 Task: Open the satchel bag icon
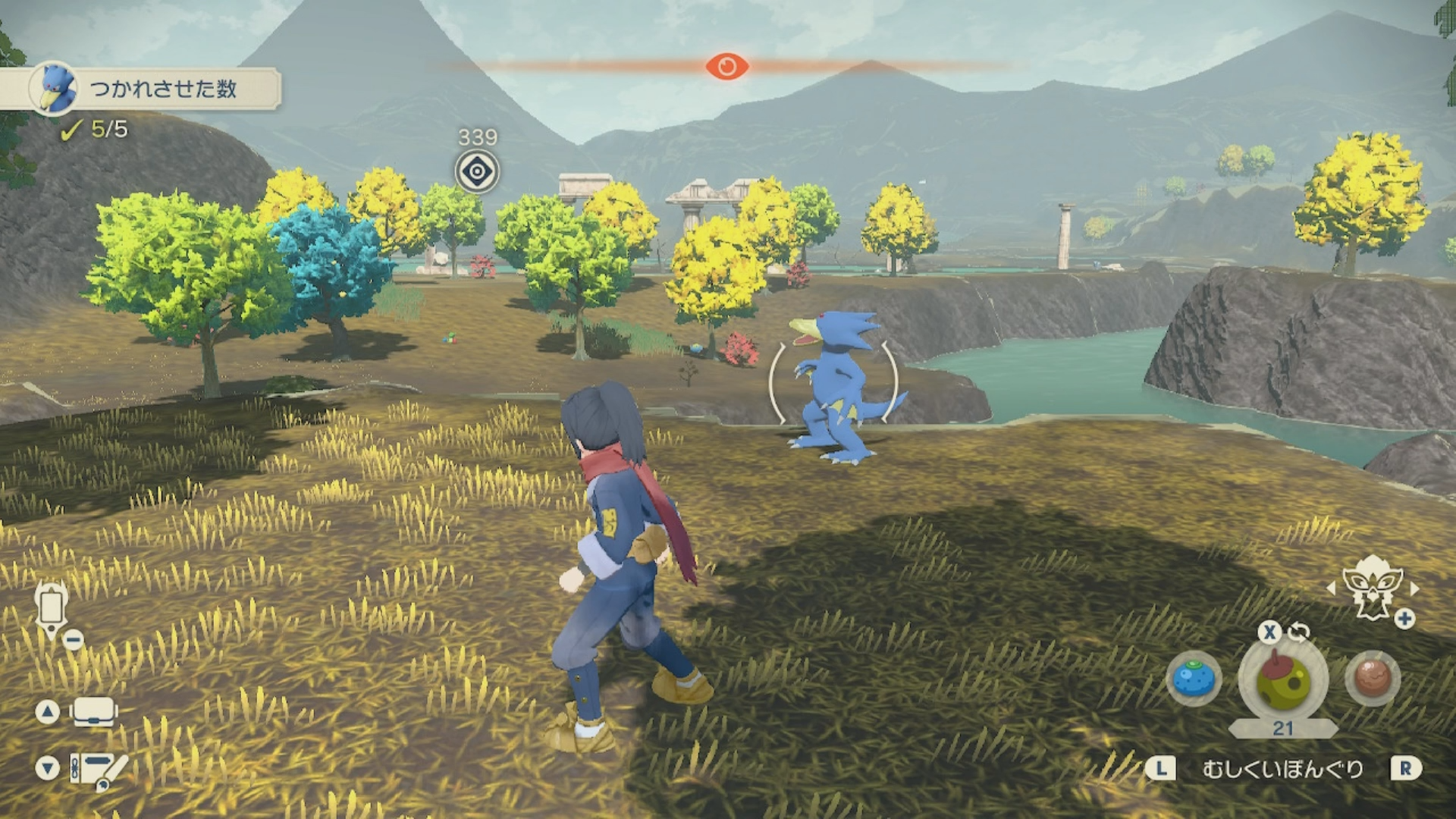pyautogui.click(x=93, y=712)
